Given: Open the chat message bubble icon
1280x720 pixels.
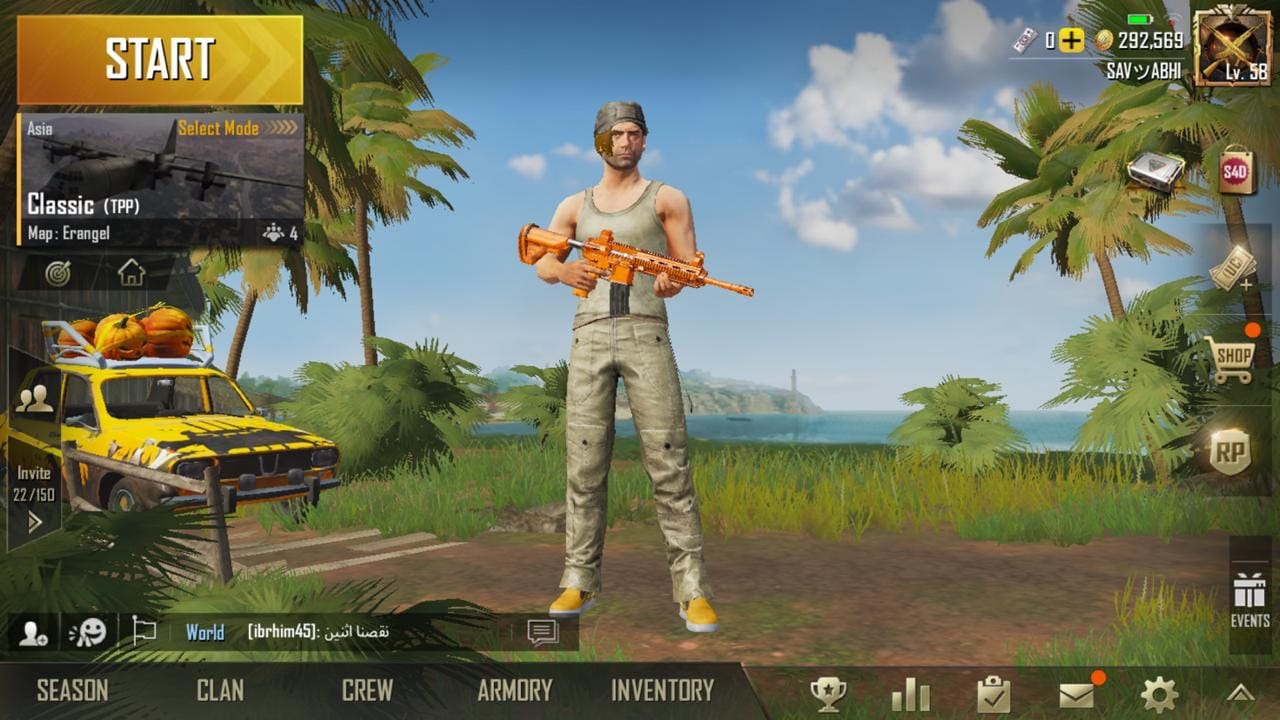Looking at the screenshot, I should (x=542, y=633).
